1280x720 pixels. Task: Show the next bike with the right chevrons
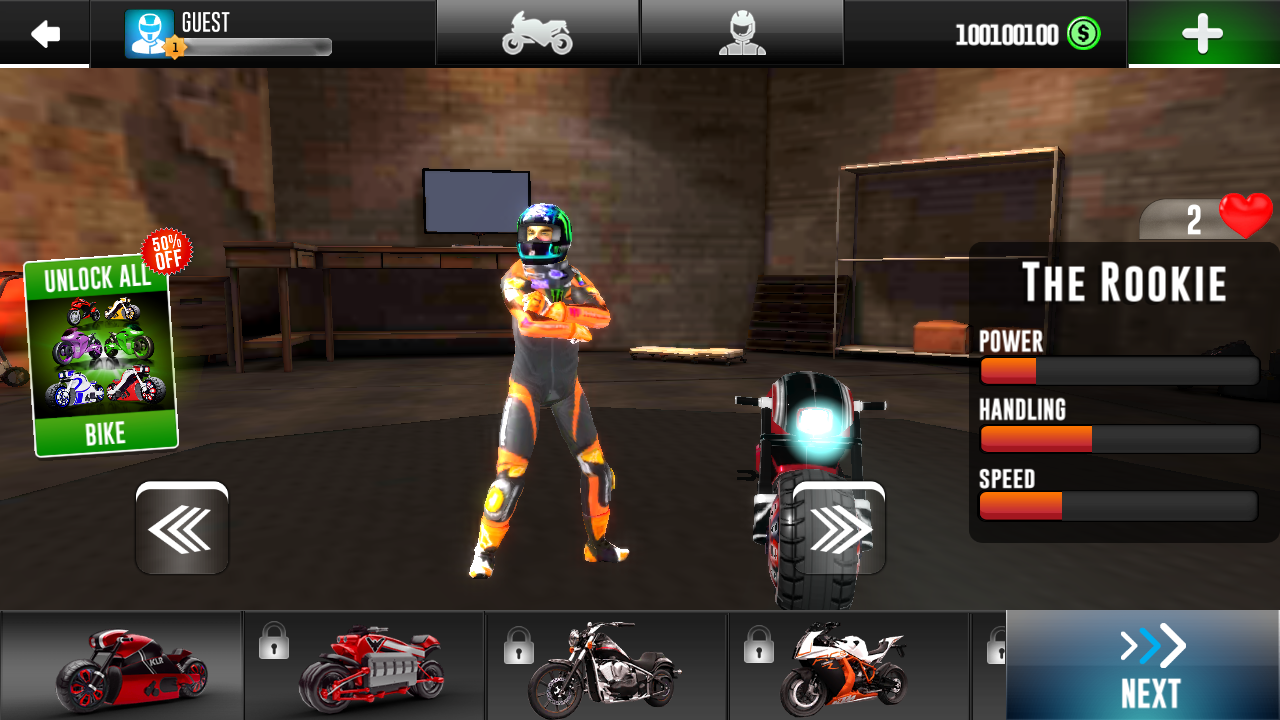(839, 529)
